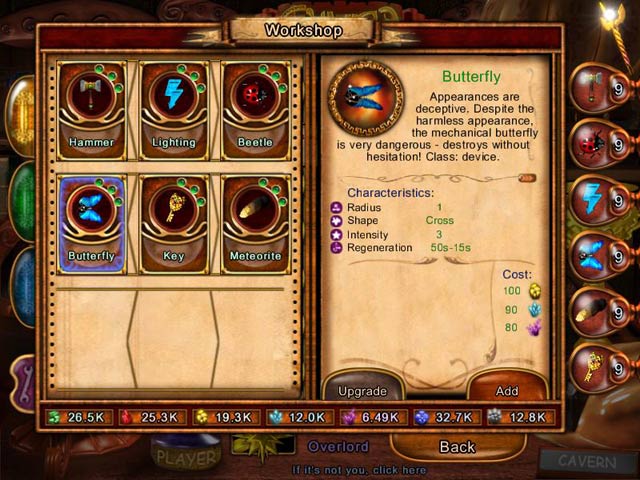Go Back from the Workshop
This screenshot has width=640, height=480.
pyautogui.click(x=457, y=446)
